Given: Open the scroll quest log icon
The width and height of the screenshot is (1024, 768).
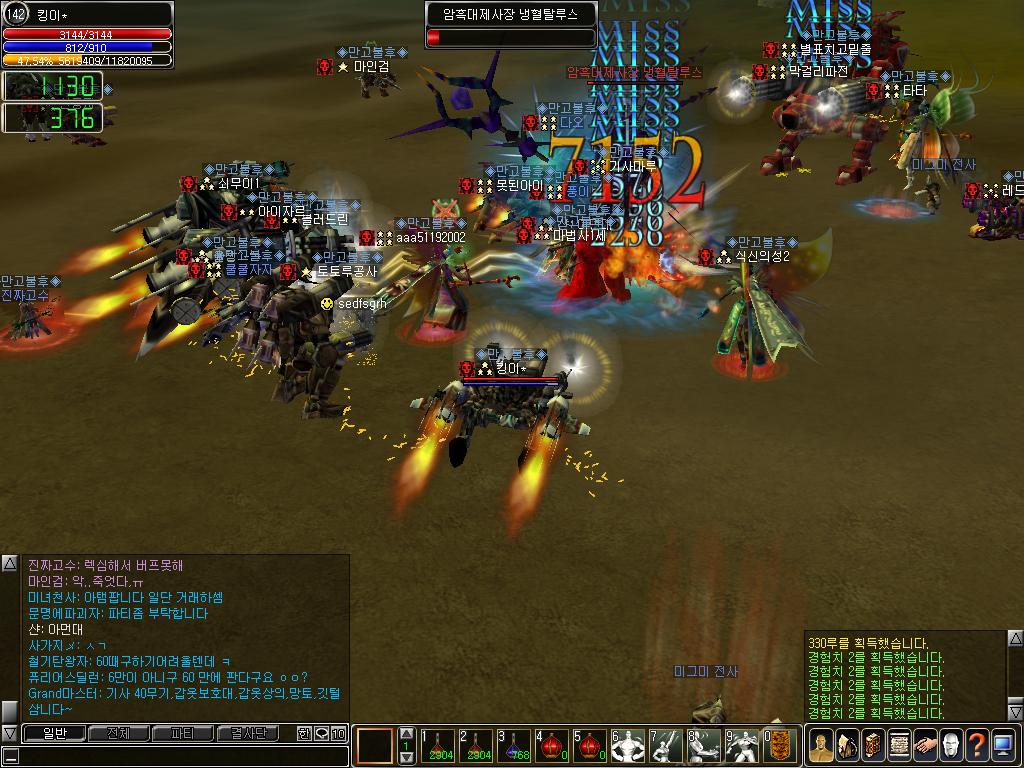Looking at the screenshot, I should [x=899, y=745].
